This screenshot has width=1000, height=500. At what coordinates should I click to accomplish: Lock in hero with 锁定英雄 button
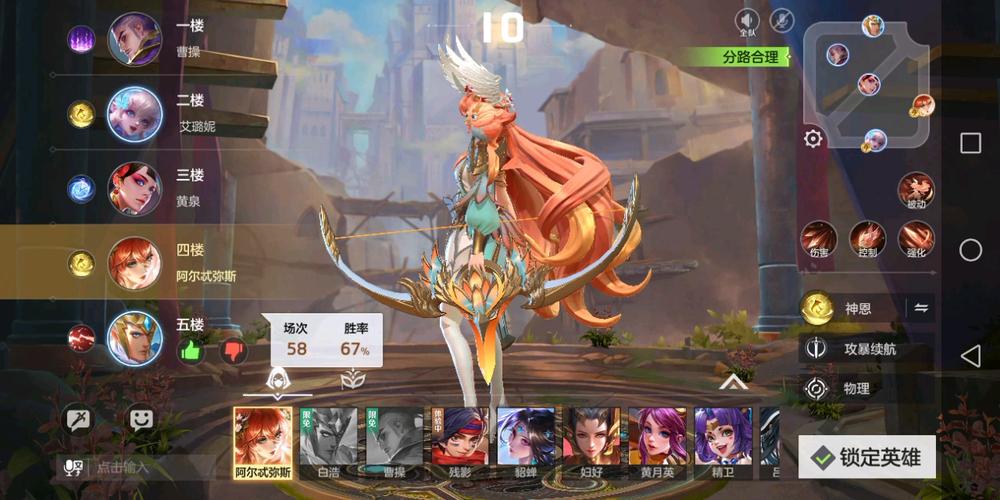pos(866,457)
